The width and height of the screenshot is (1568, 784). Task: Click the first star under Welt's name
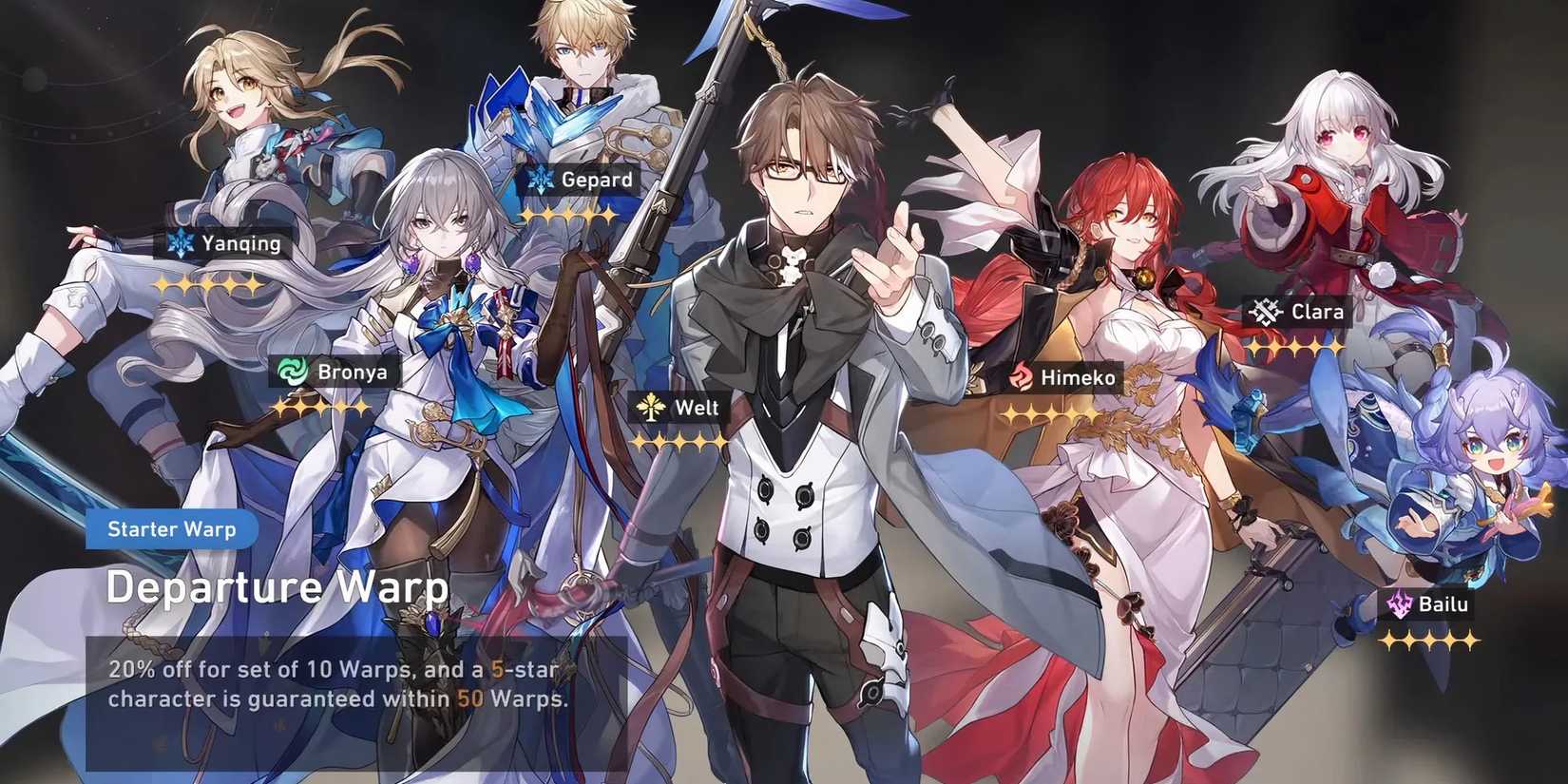638,441
